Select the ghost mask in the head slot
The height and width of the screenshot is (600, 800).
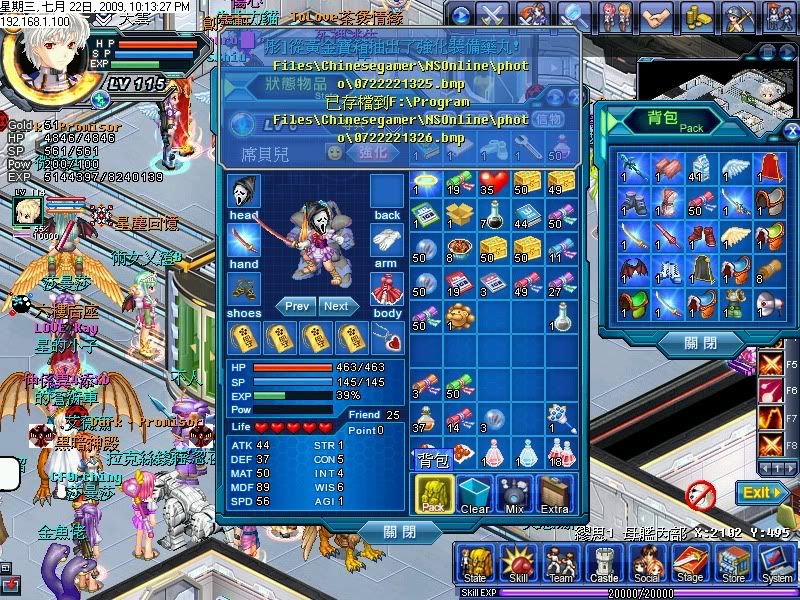coord(243,190)
